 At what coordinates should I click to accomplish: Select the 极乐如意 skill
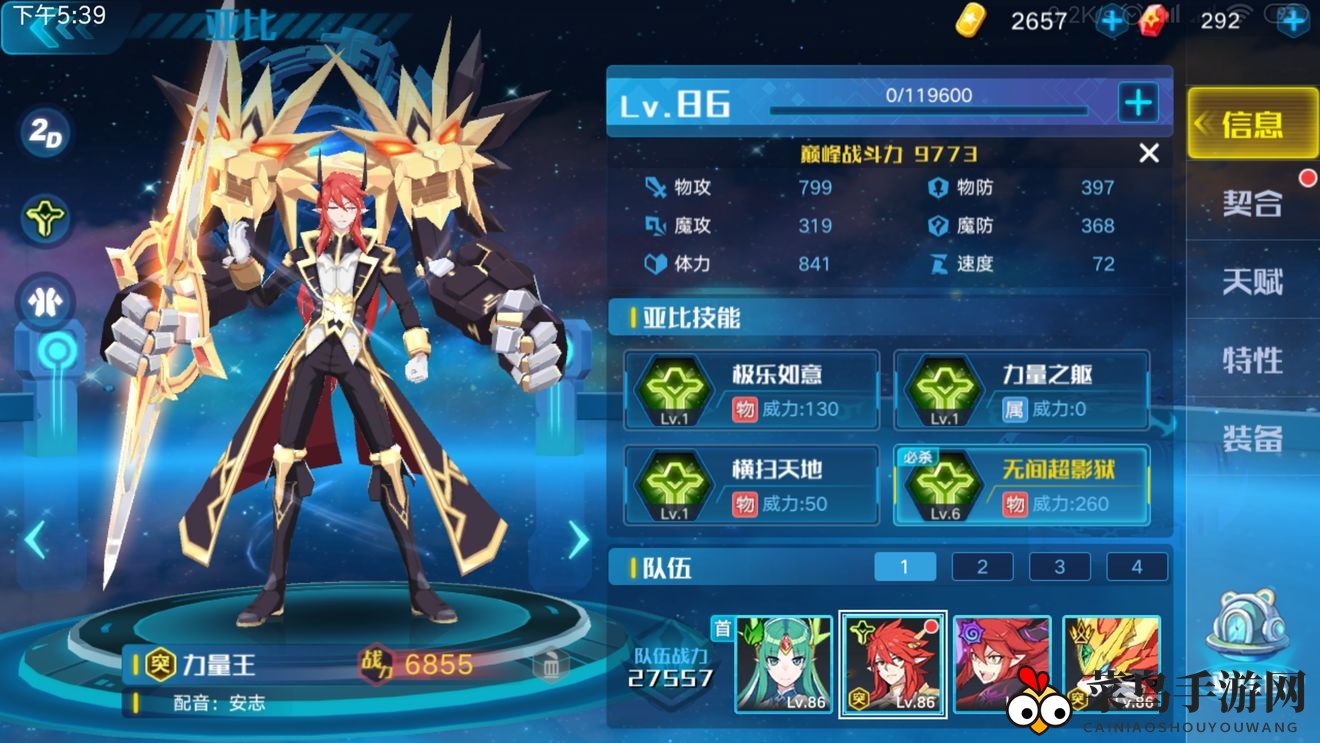pos(751,390)
